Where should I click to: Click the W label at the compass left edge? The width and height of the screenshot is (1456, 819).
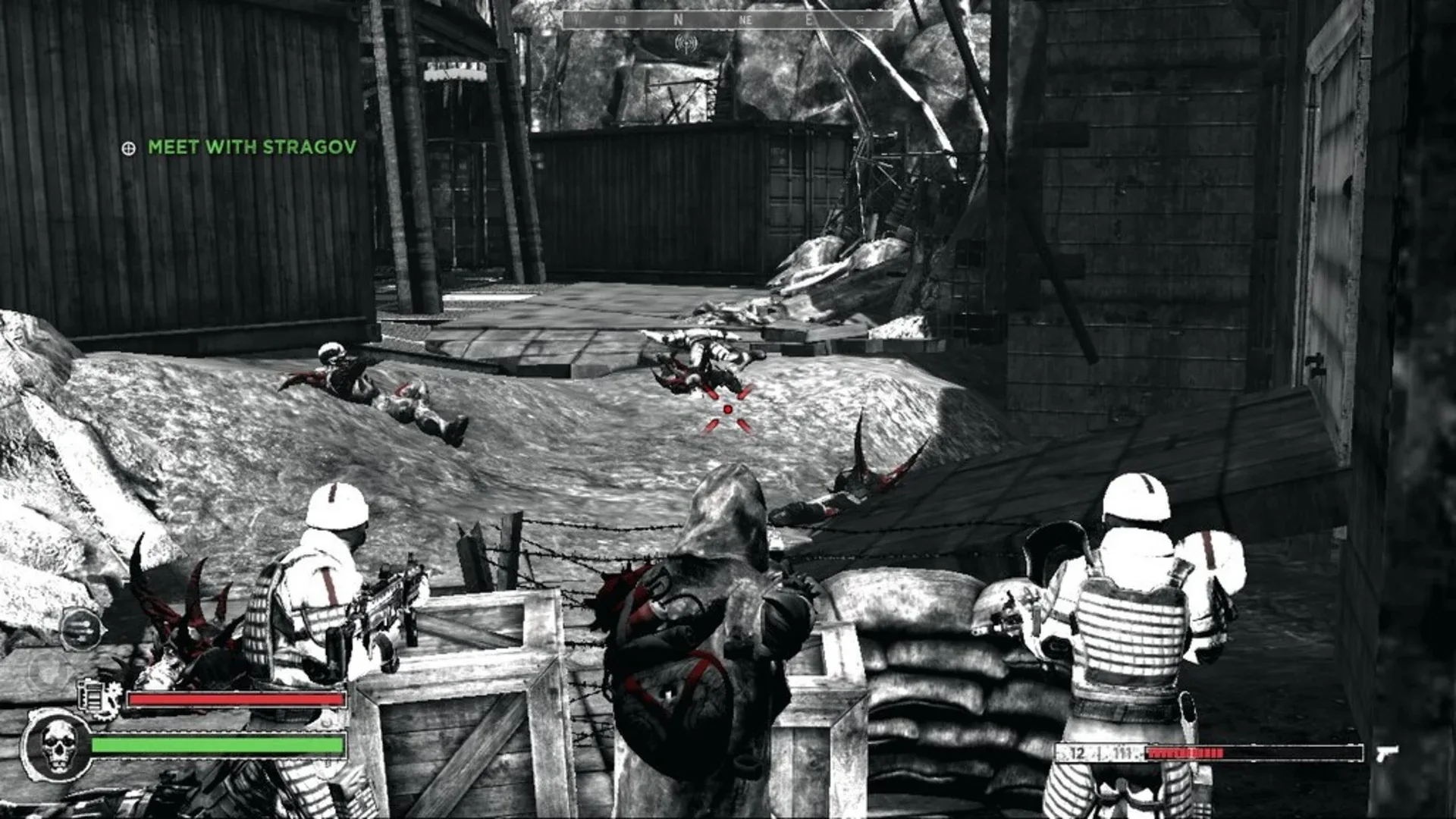[x=576, y=19]
